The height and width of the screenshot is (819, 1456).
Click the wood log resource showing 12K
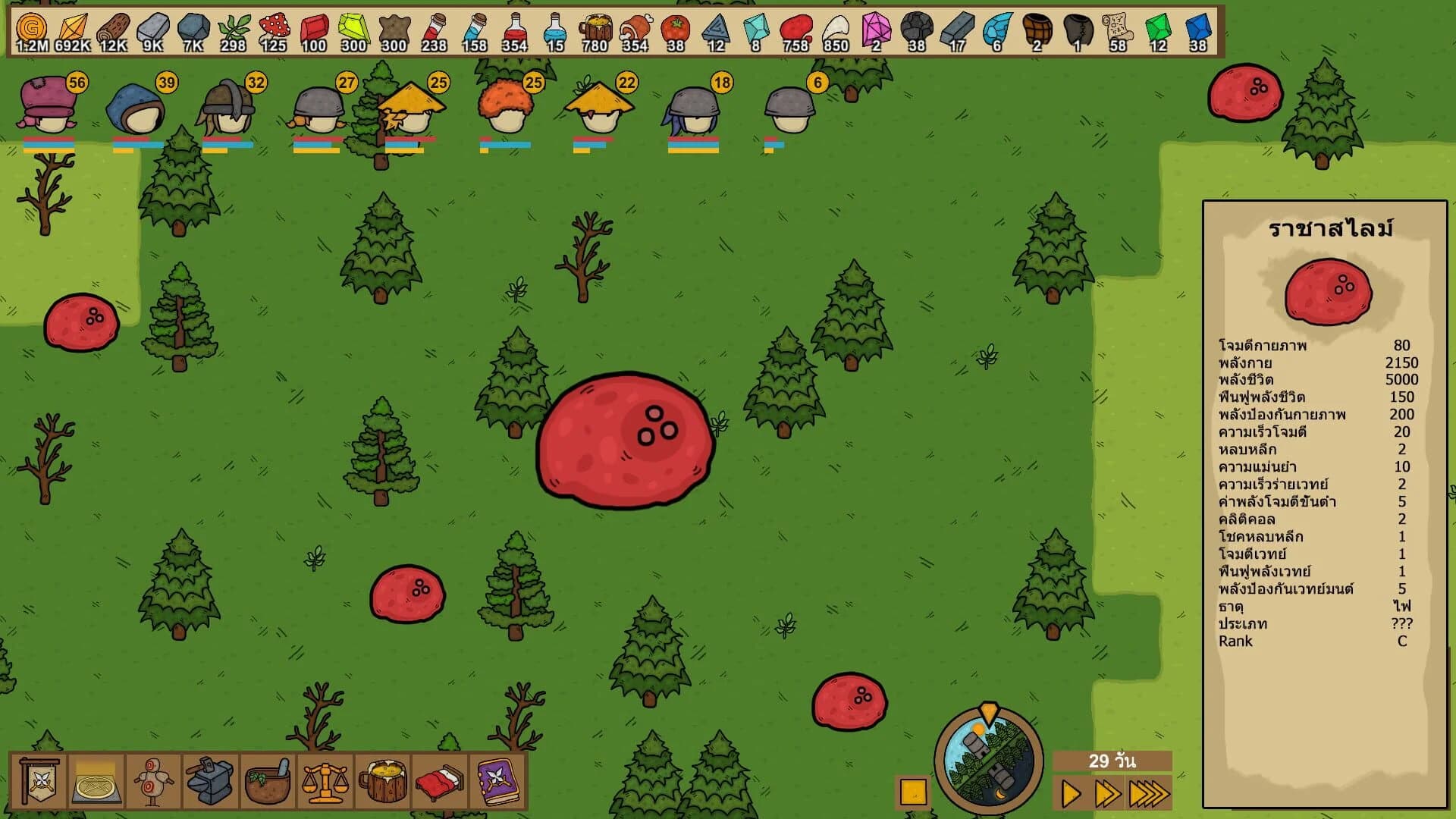[x=115, y=27]
